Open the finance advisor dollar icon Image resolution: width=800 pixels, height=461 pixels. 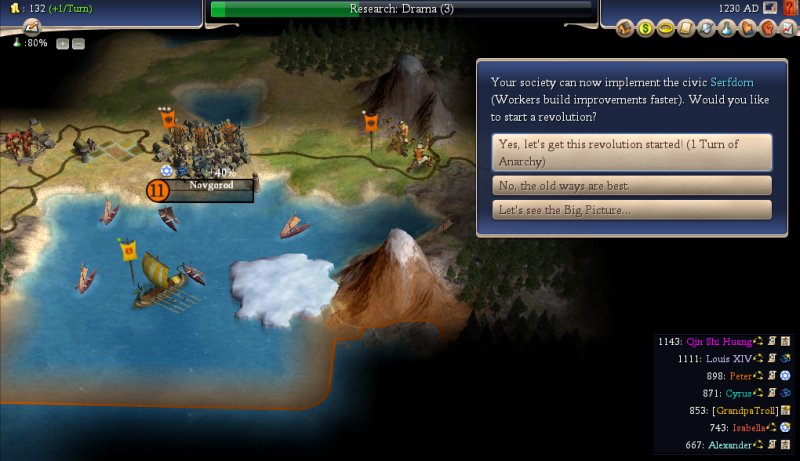[645, 28]
